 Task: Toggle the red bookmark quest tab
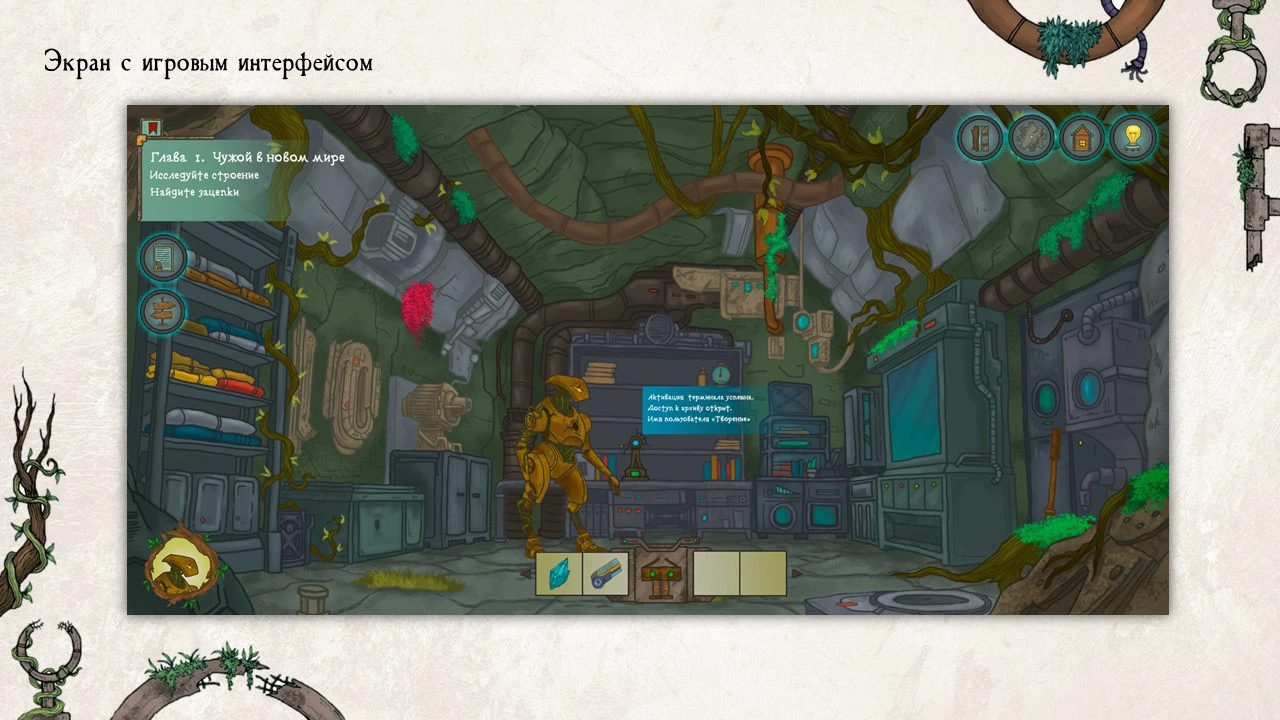(151, 128)
